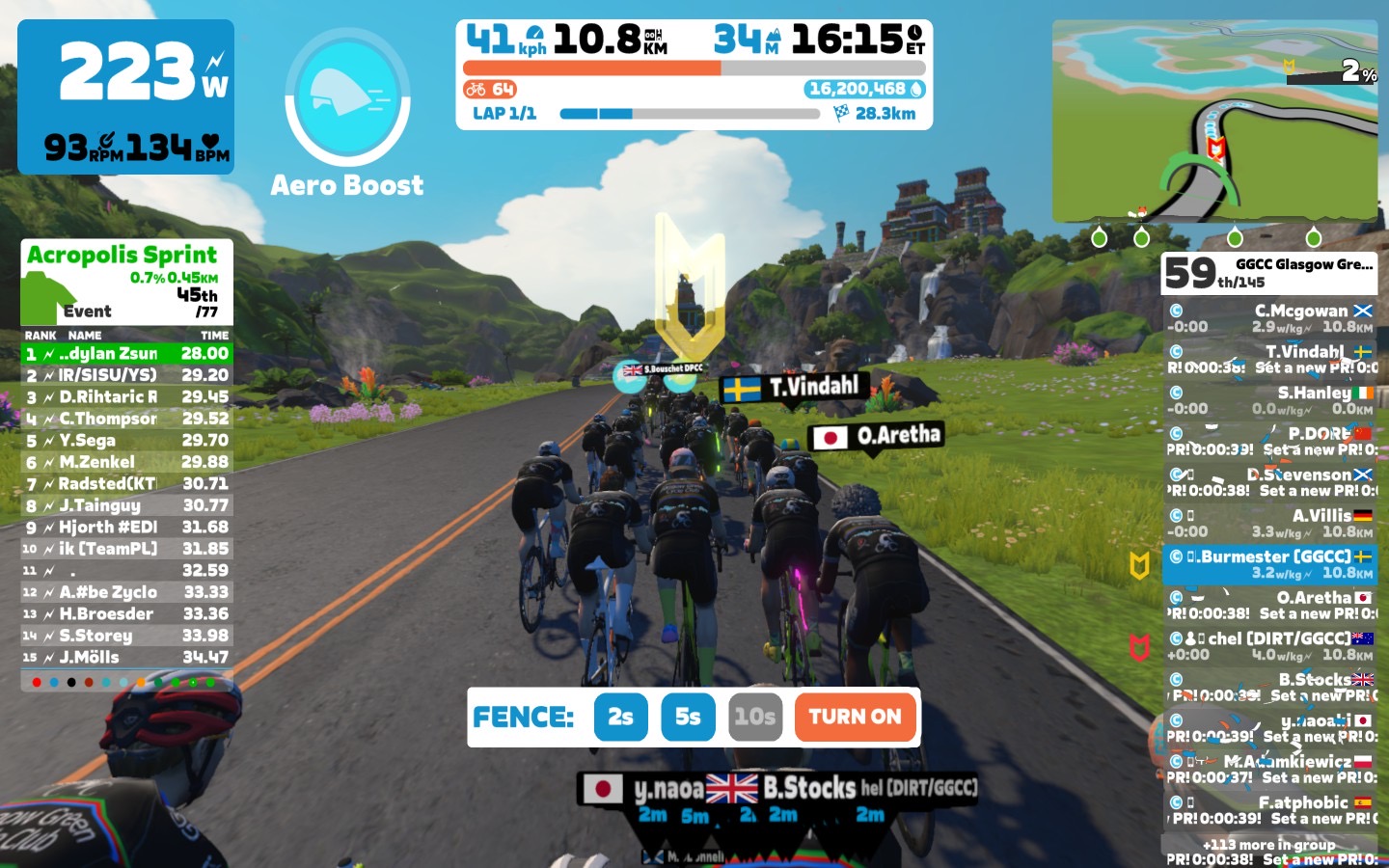Select F.atphobic in the rider list
The height and width of the screenshot is (868, 1389).
pyautogui.click(x=1269, y=810)
